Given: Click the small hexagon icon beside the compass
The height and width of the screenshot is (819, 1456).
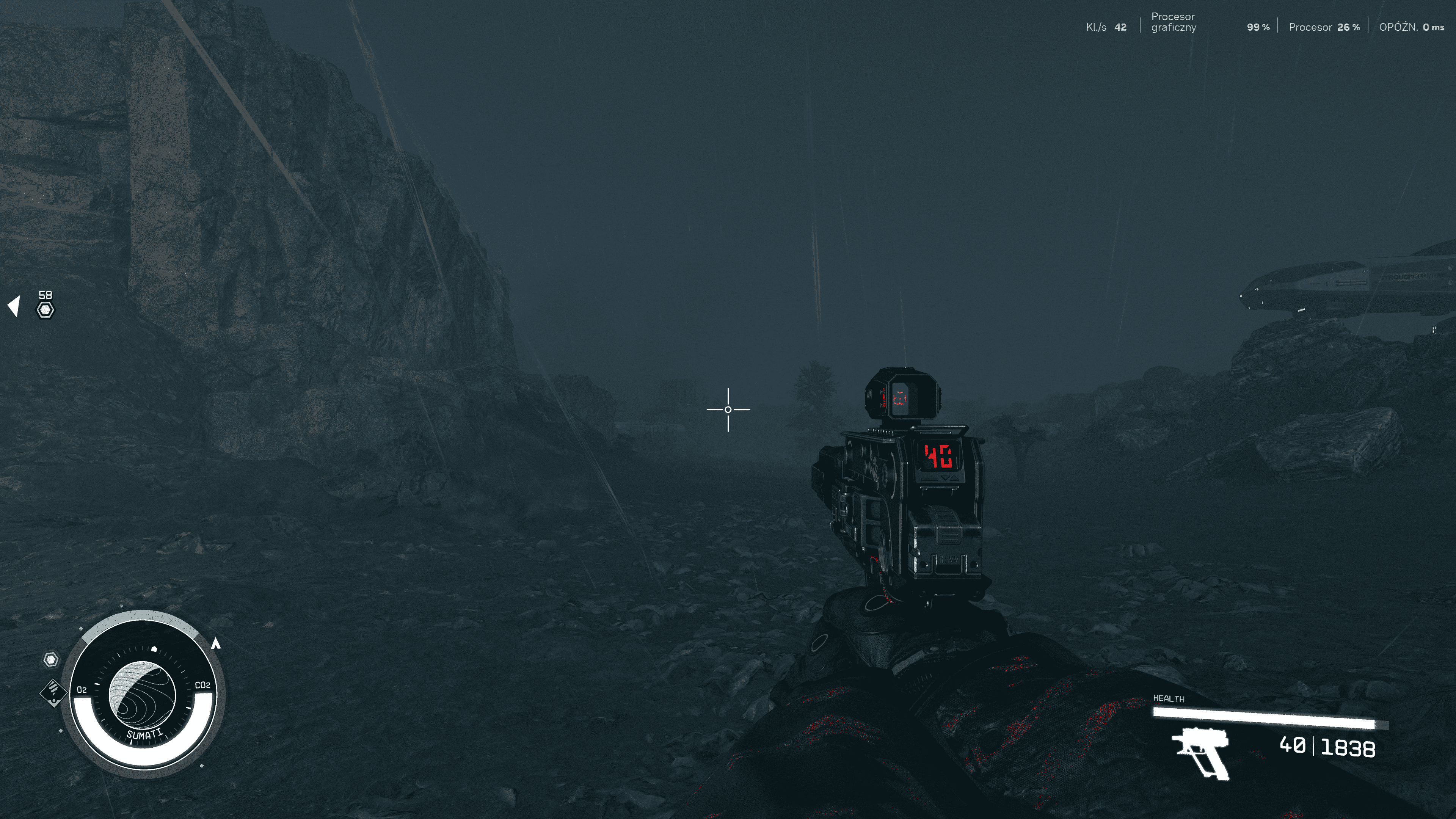Looking at the screenshot, I should tap(51, 660).
